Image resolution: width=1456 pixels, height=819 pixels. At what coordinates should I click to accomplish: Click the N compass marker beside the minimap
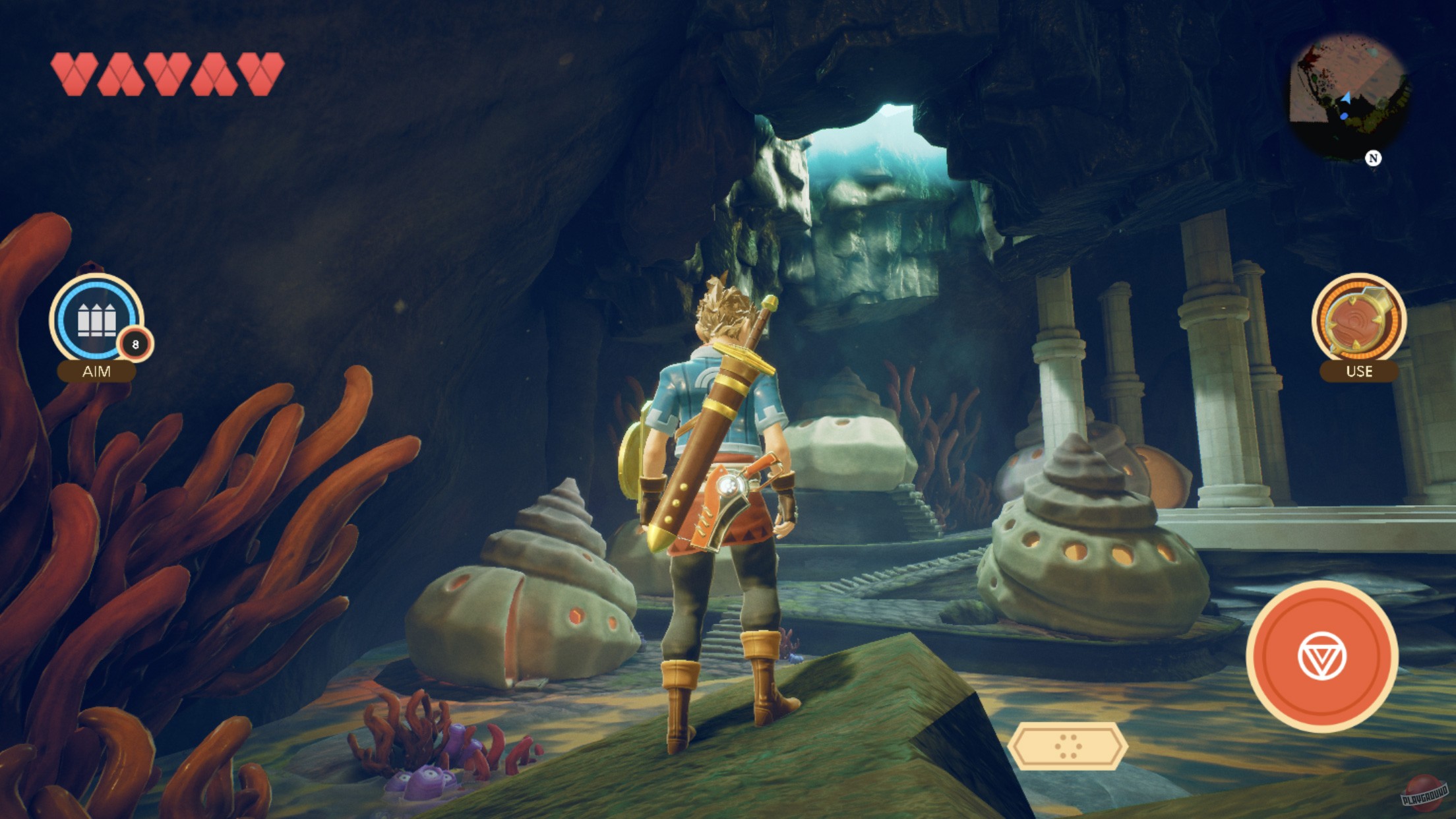1372,159
